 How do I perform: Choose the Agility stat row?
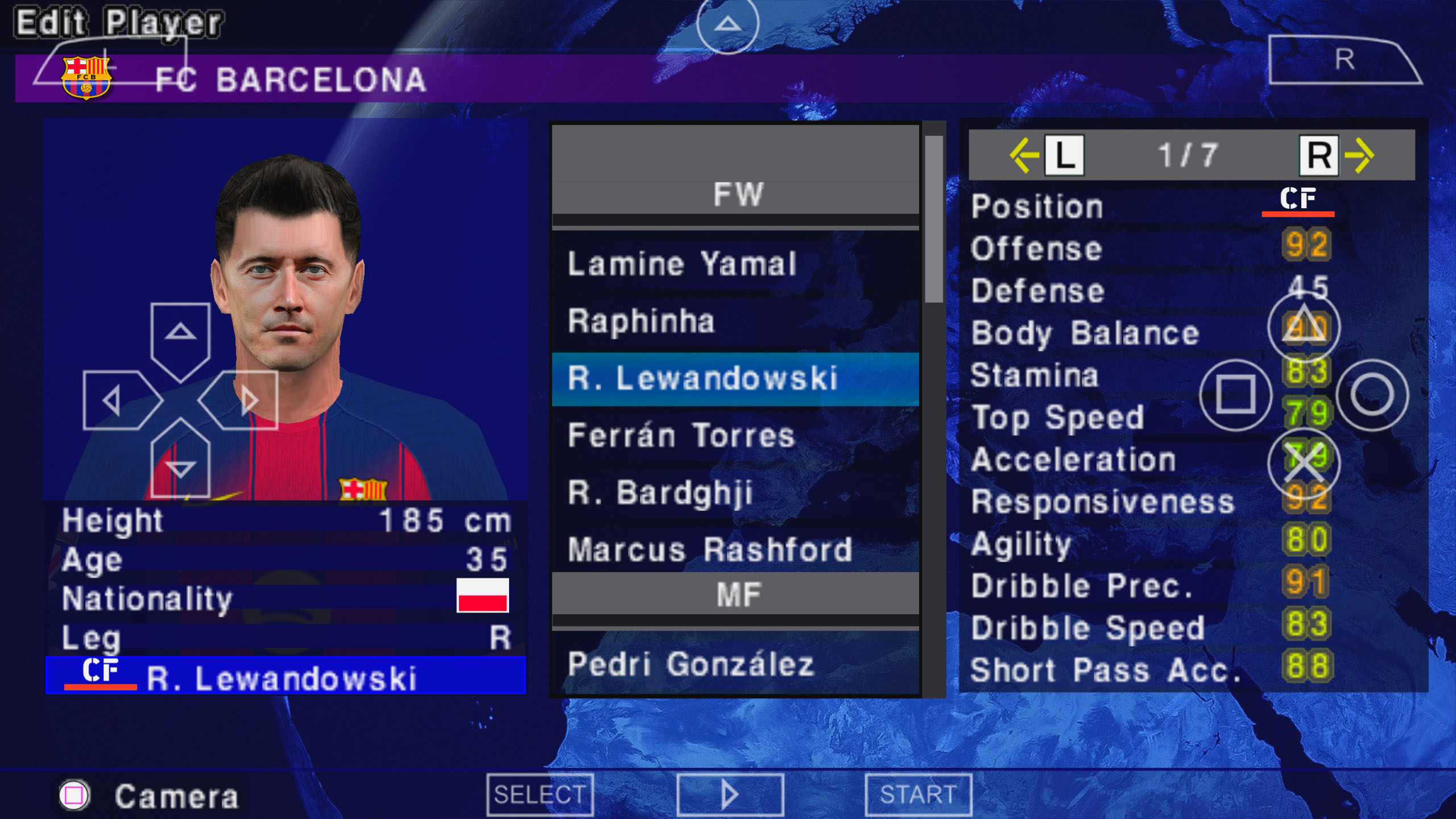tap(1192, 543)
